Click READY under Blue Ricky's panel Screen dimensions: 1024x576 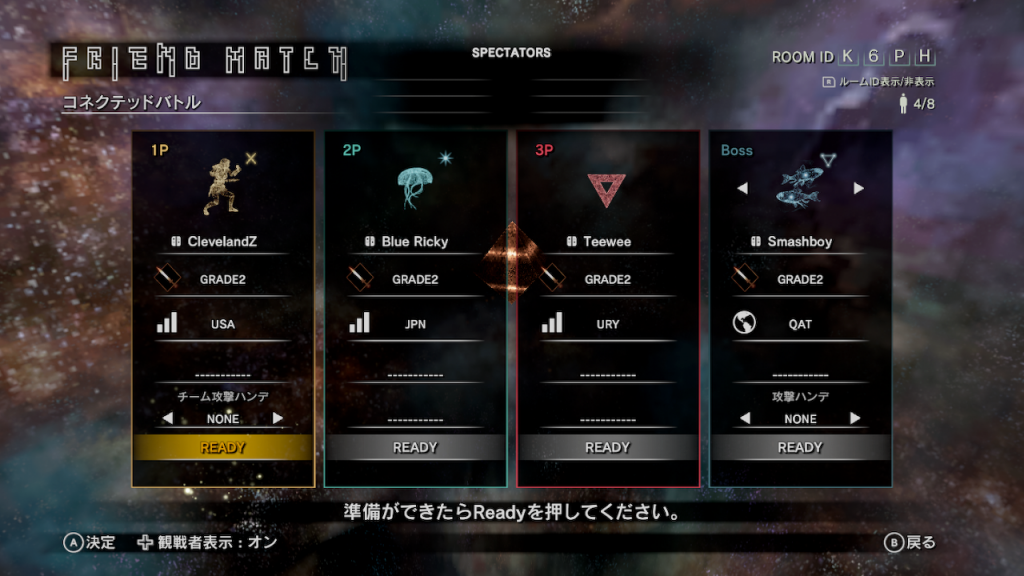point(415,448)
